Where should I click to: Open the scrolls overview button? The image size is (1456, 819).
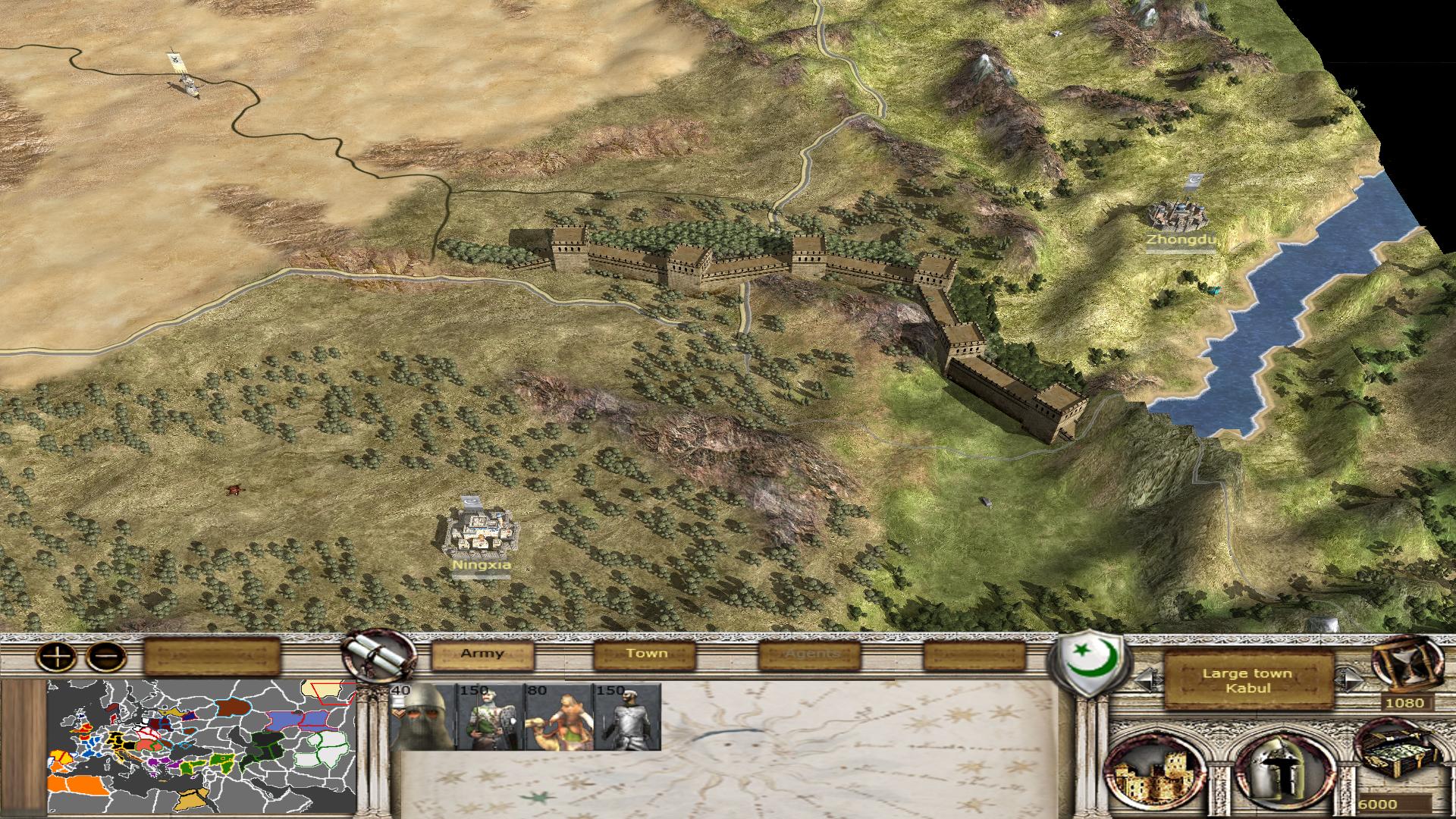click(x=378, y=654)
